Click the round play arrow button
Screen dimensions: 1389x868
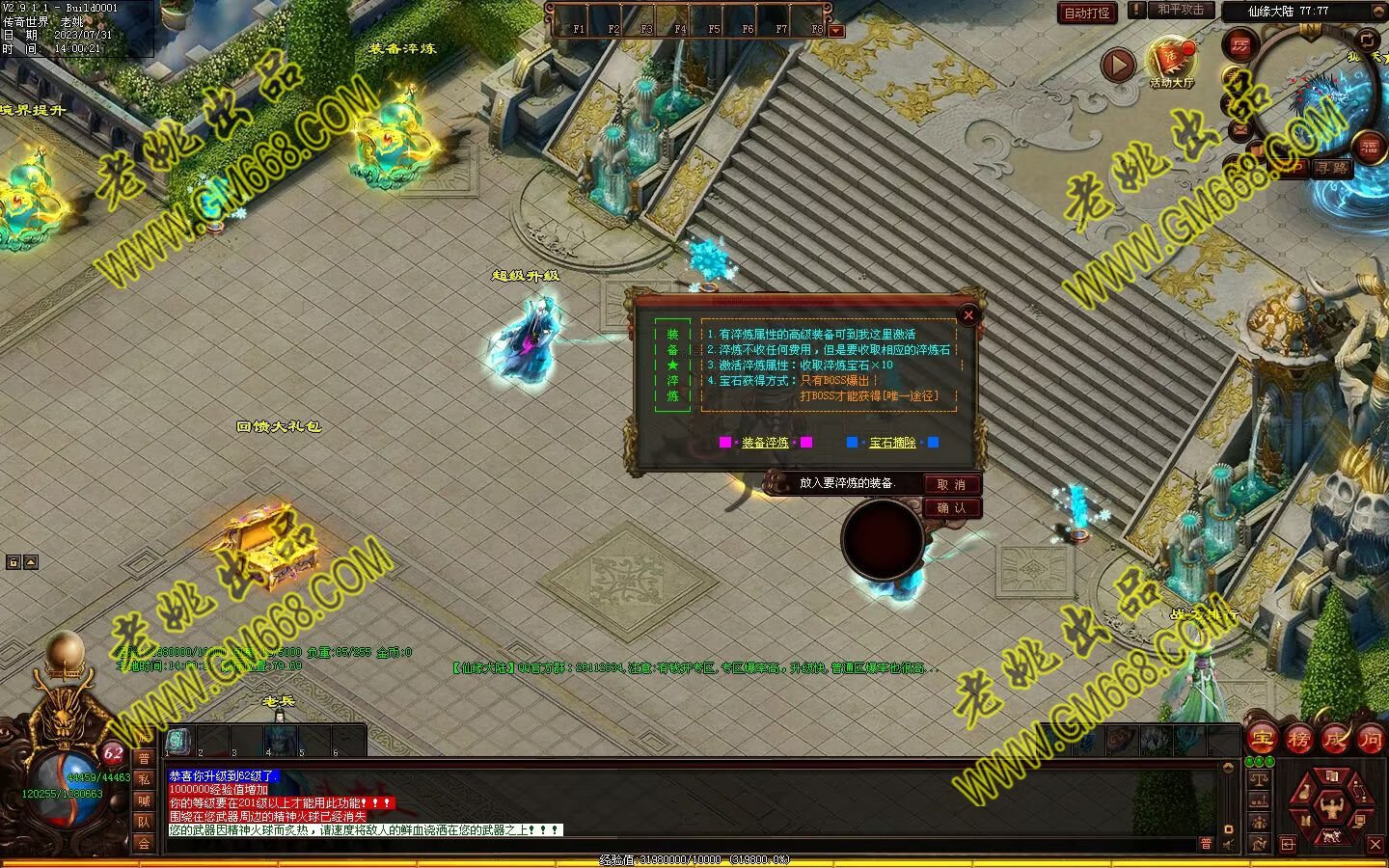click(1118, 65)
